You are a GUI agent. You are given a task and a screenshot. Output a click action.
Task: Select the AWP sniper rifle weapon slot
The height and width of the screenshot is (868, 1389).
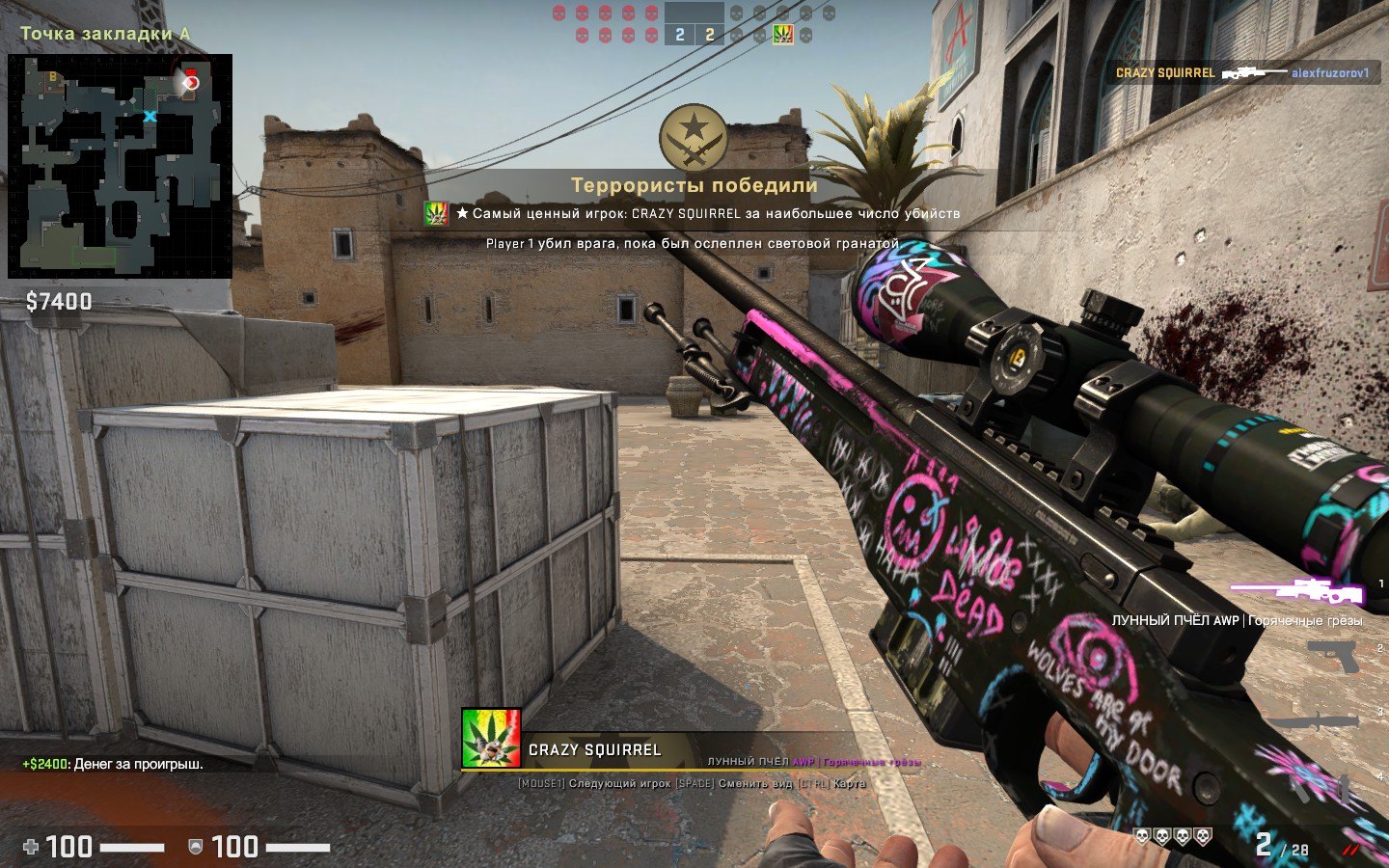pyautogui.click(x=1297, y=589)
